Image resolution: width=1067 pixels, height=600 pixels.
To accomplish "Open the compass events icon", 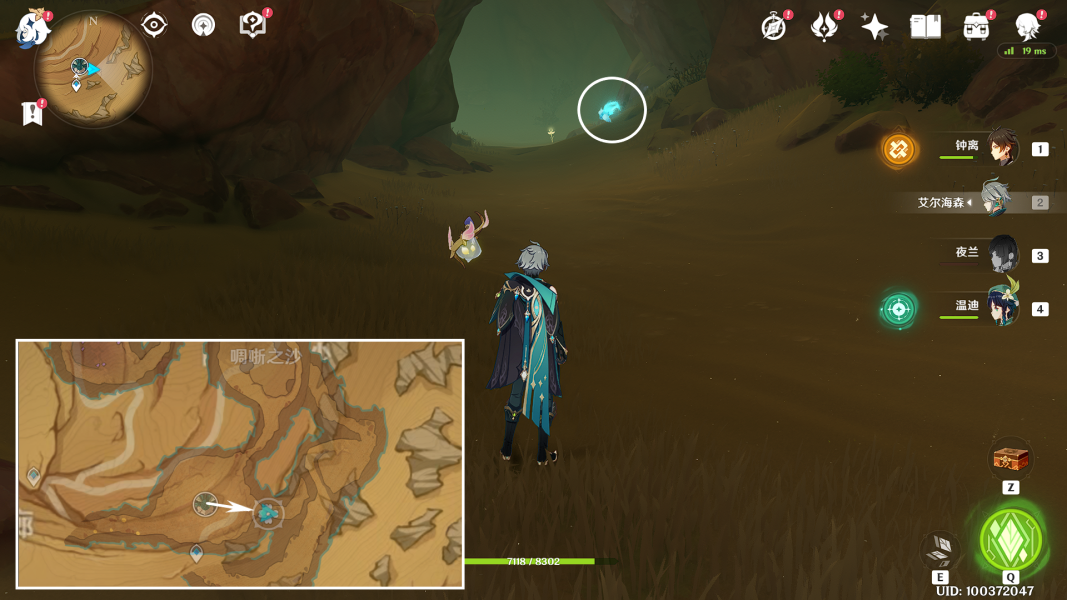I will pyautogui.click(x=774, y=27).
